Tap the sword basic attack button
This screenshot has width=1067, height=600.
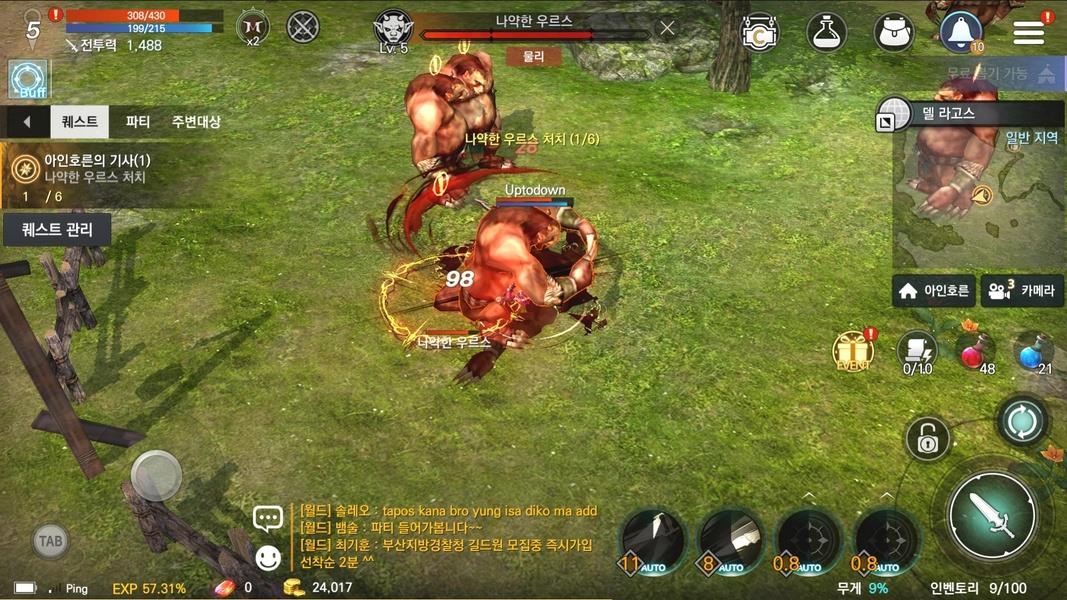point(993,516)
